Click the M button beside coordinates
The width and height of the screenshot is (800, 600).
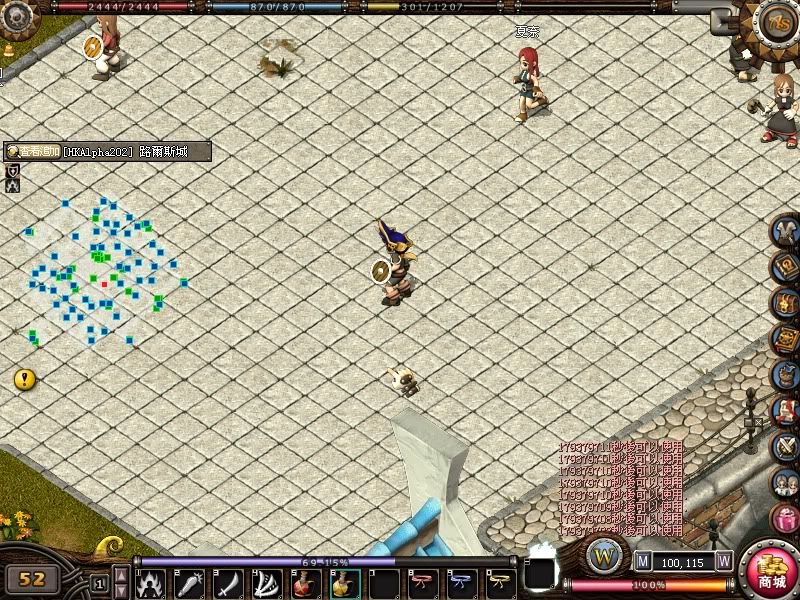click(x=643, y=562)
